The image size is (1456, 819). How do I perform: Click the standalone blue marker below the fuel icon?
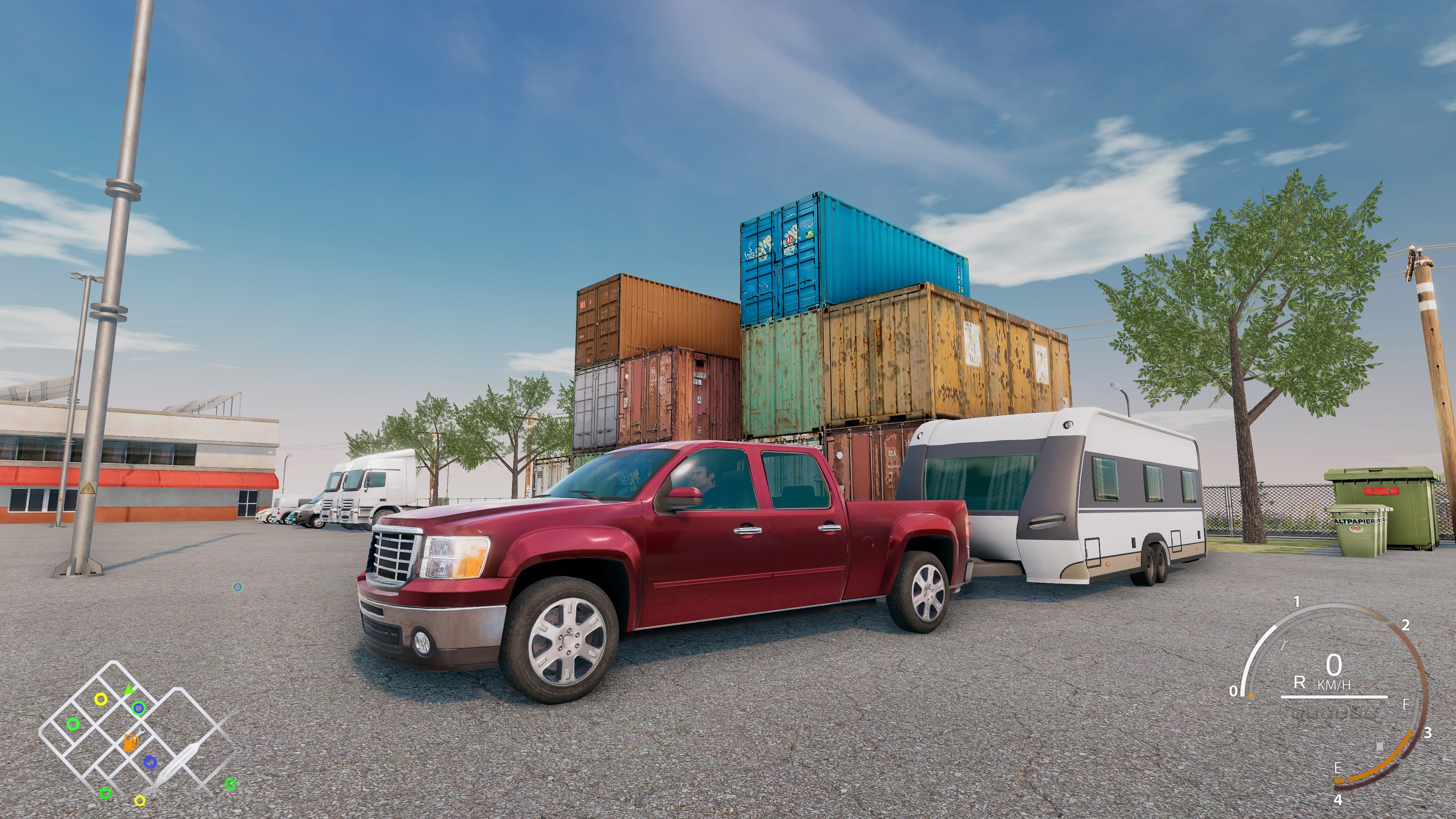click(x=151, y=763)
